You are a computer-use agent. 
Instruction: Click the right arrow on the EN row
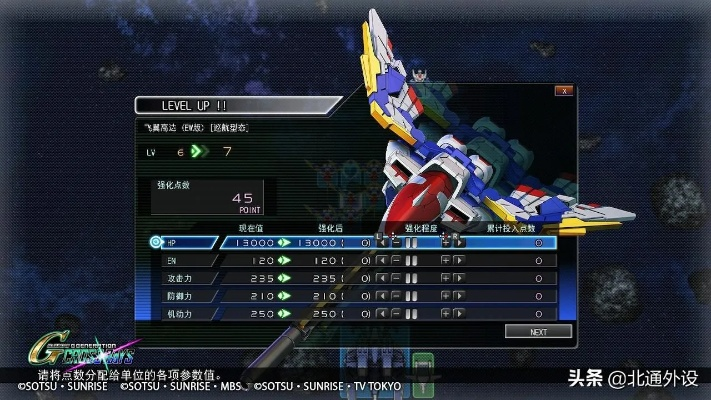point(460,260)
